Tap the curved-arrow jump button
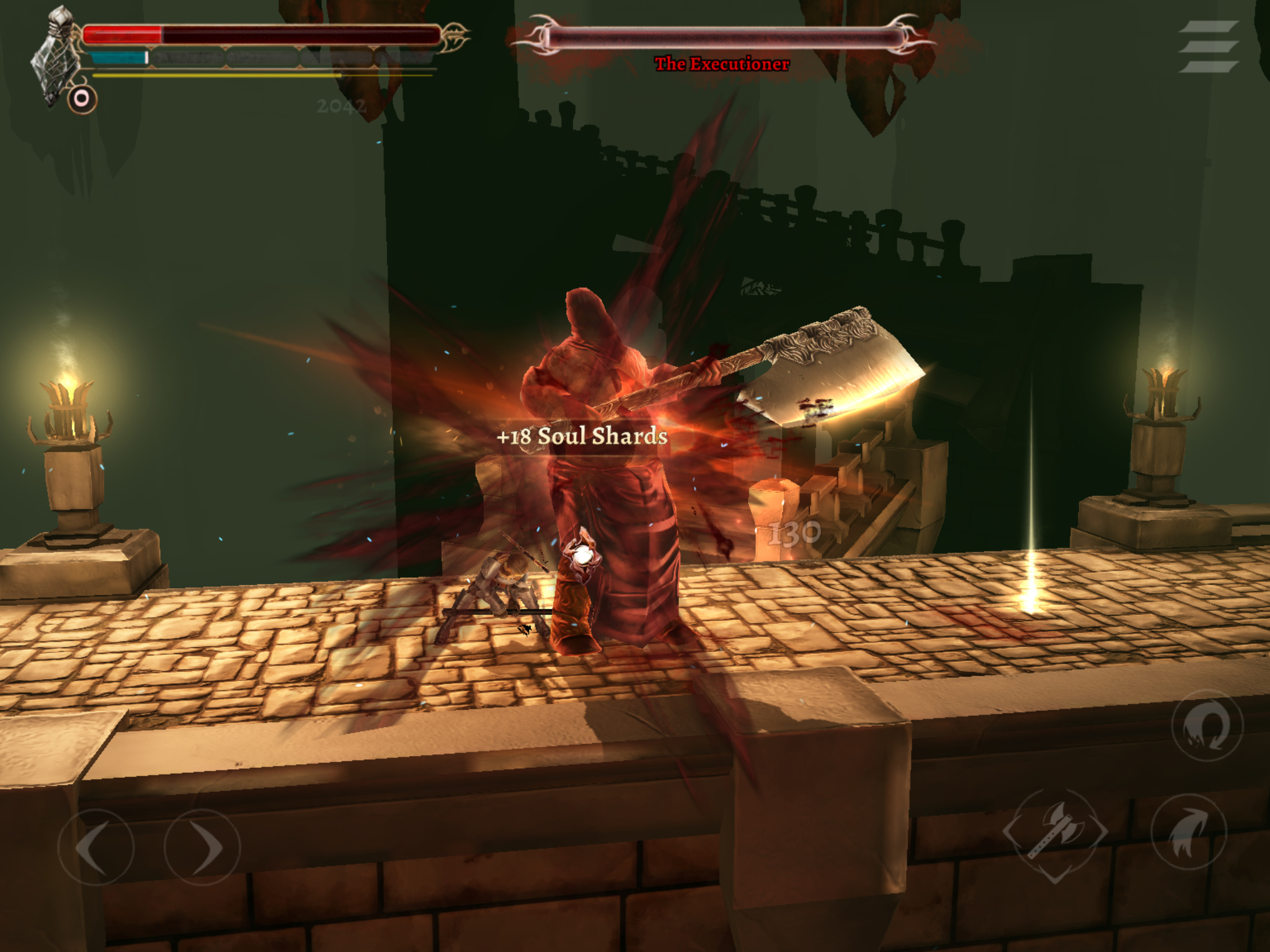Screen dimensions: 1270x952 [x=1188, y=832]
